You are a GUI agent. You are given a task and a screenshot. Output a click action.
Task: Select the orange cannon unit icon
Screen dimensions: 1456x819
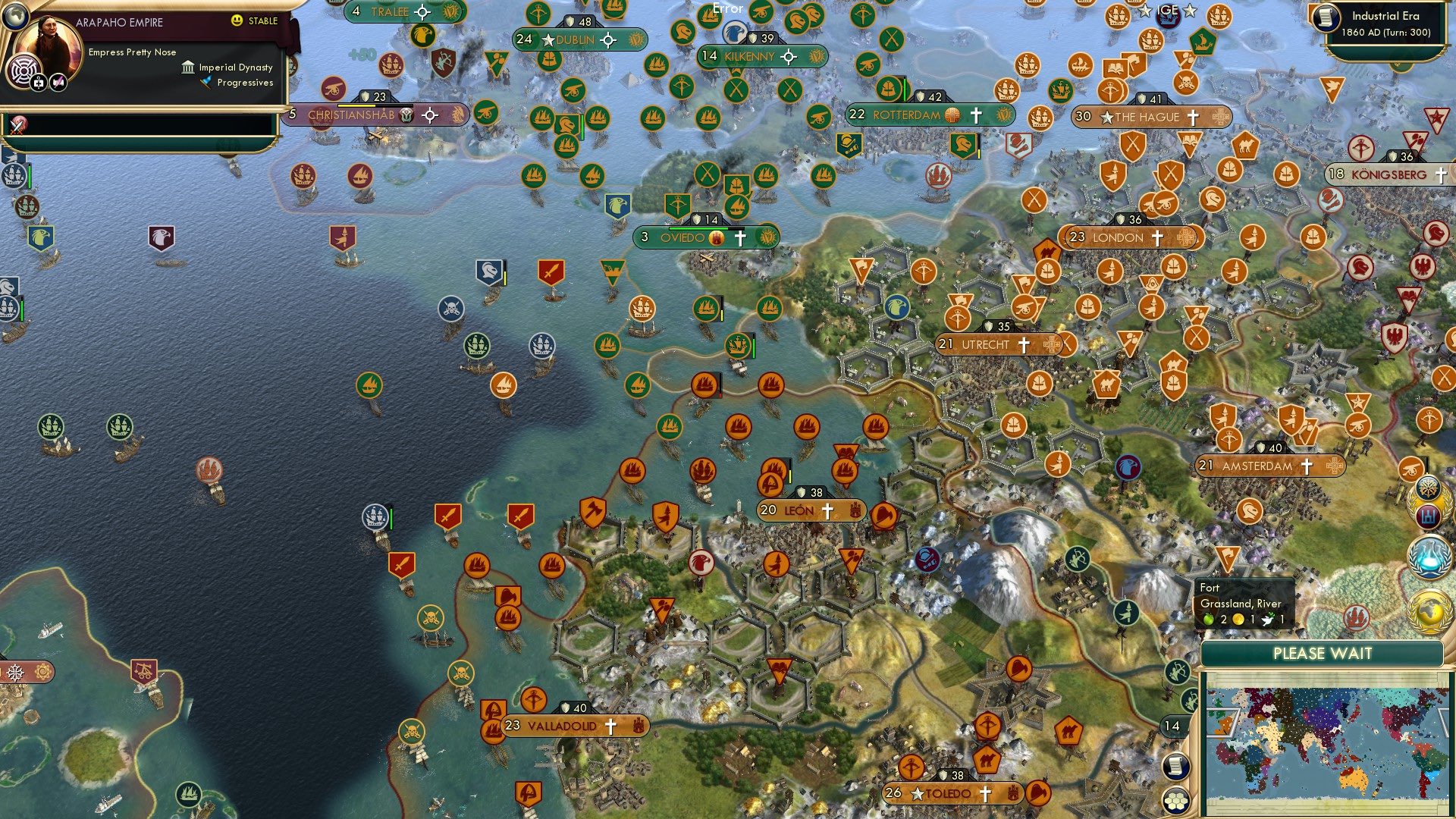click(x=1412, y=468)
